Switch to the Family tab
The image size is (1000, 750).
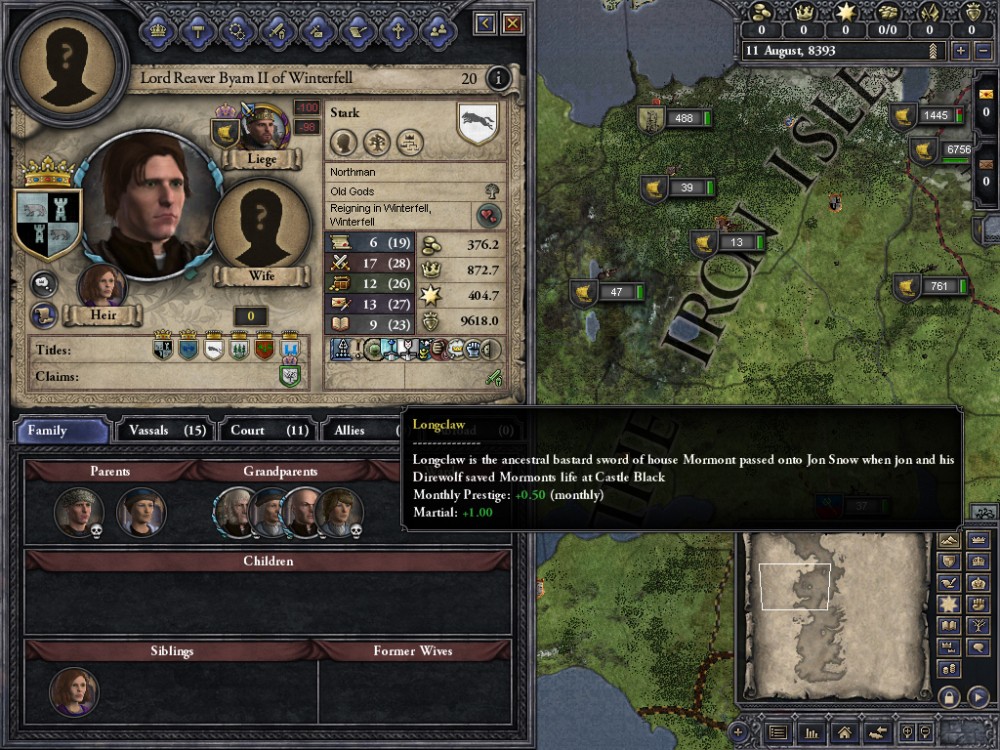[61, 431]
